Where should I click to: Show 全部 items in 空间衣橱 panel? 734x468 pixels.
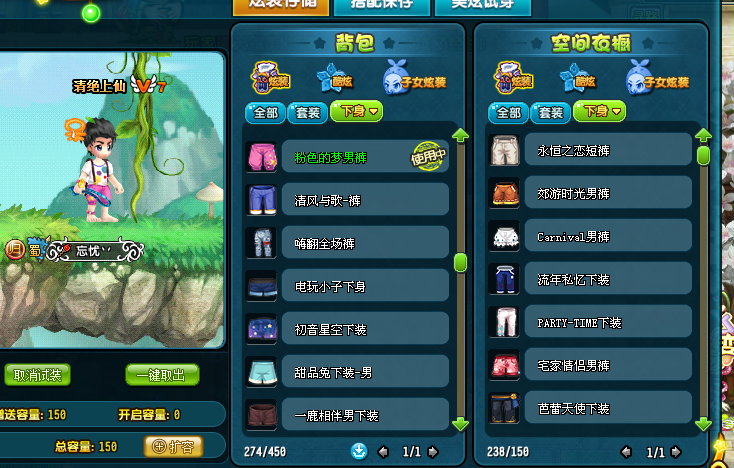(x=508, y=113)
